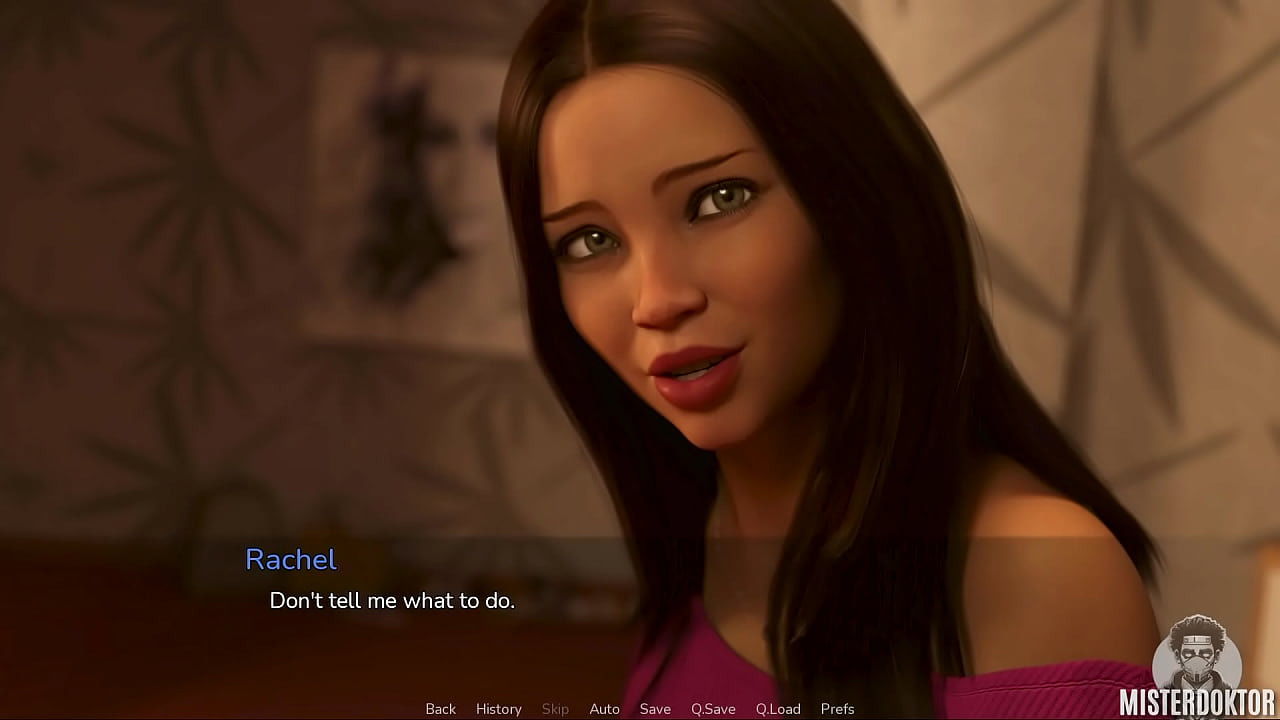This screenshot has height=720, width=1280.
Task: Click Rachel's name label
Action: coord(291,561)
